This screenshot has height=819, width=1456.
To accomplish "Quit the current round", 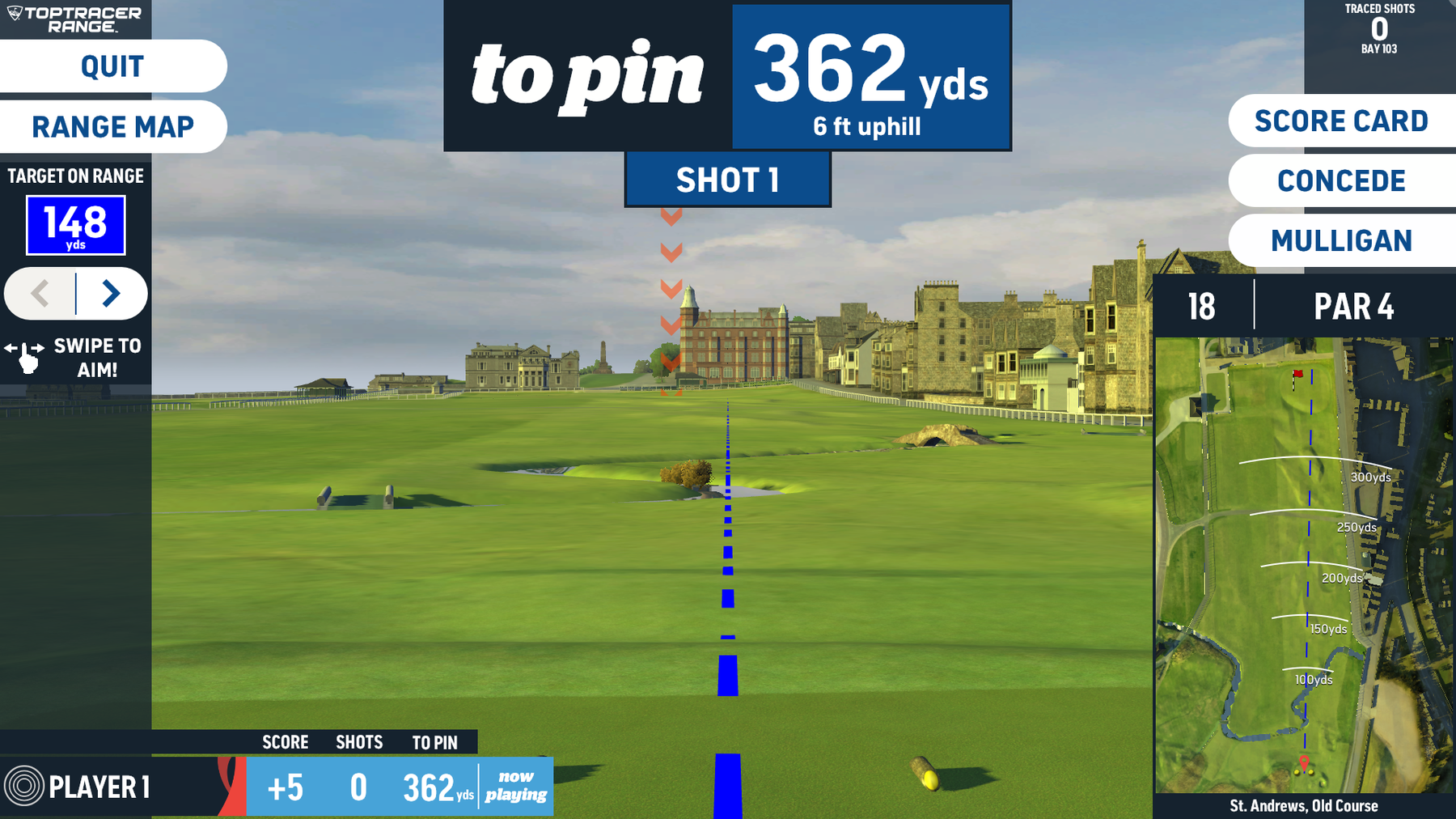I will [x=112, y=66].
